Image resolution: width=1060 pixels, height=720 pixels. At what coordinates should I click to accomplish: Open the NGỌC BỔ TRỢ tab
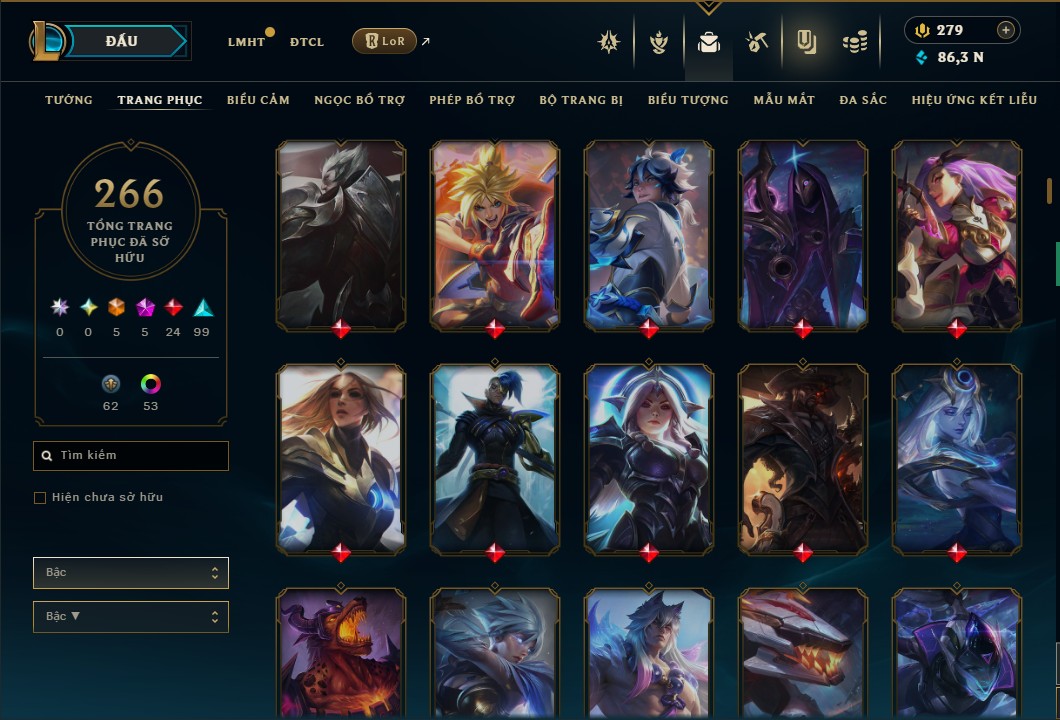(x=360, y=100)
